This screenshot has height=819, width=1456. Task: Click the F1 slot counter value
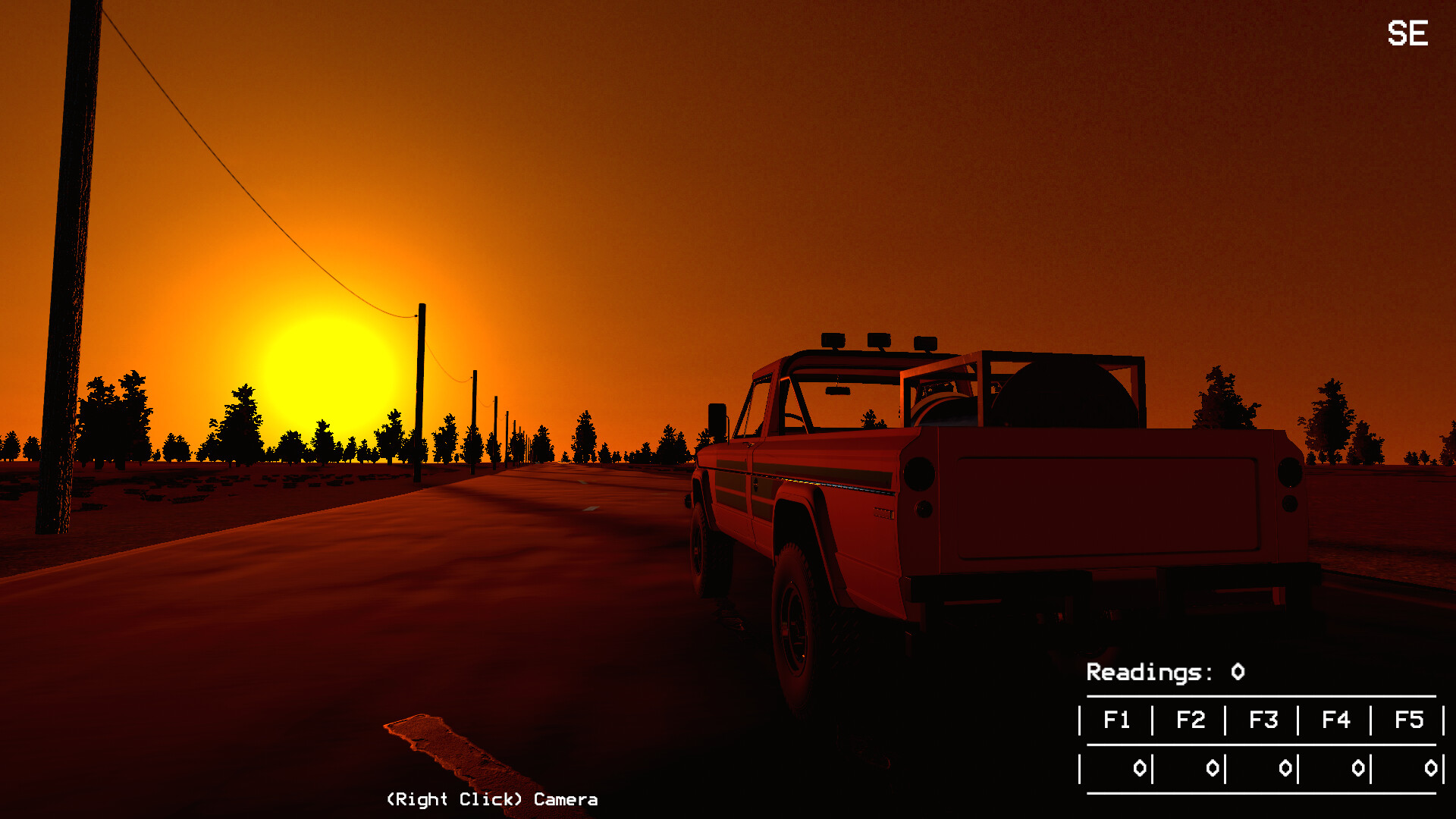tap(1140, 767)
